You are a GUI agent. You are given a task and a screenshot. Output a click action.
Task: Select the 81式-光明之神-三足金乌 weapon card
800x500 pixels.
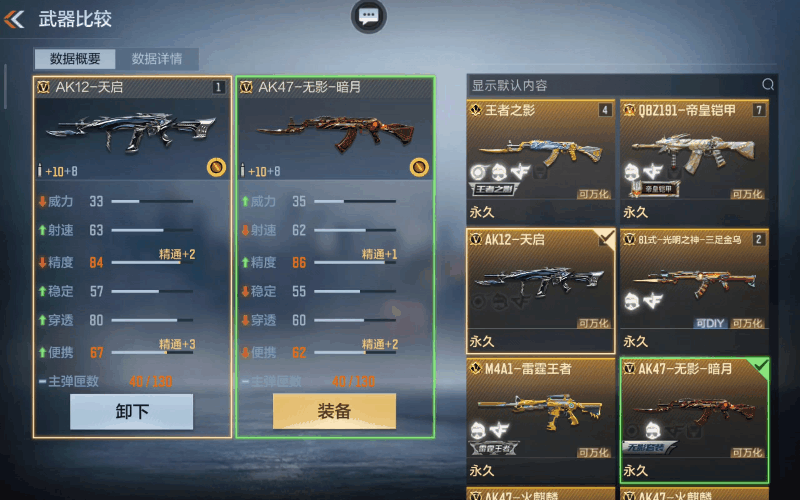point(694,290)
